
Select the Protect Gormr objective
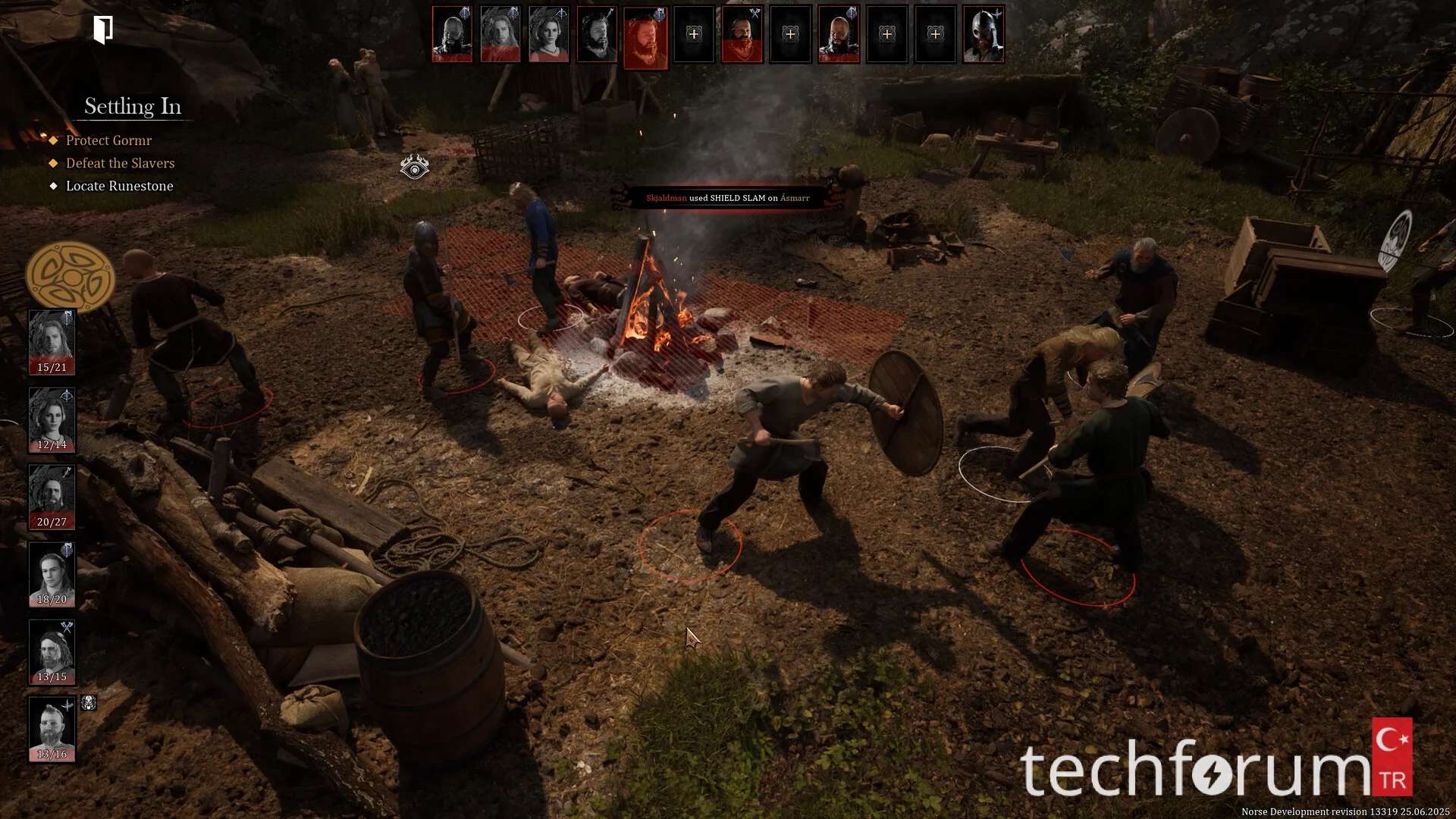coord(108,140)
